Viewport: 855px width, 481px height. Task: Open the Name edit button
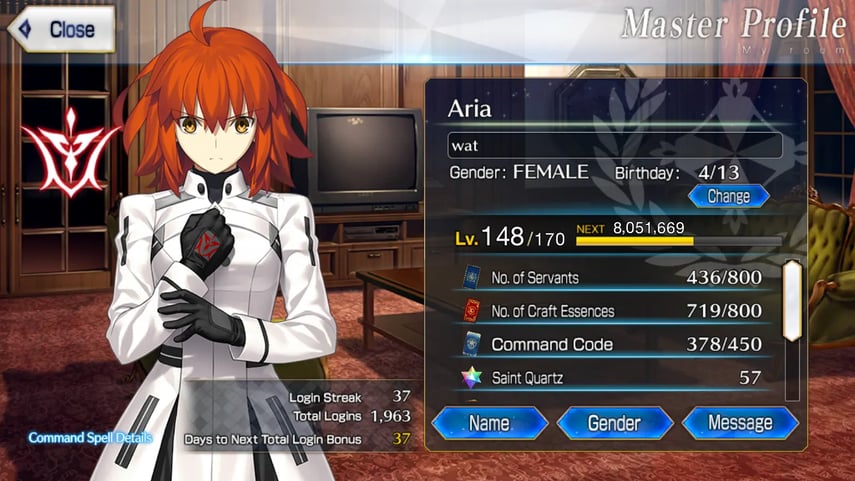pos(489,423)
